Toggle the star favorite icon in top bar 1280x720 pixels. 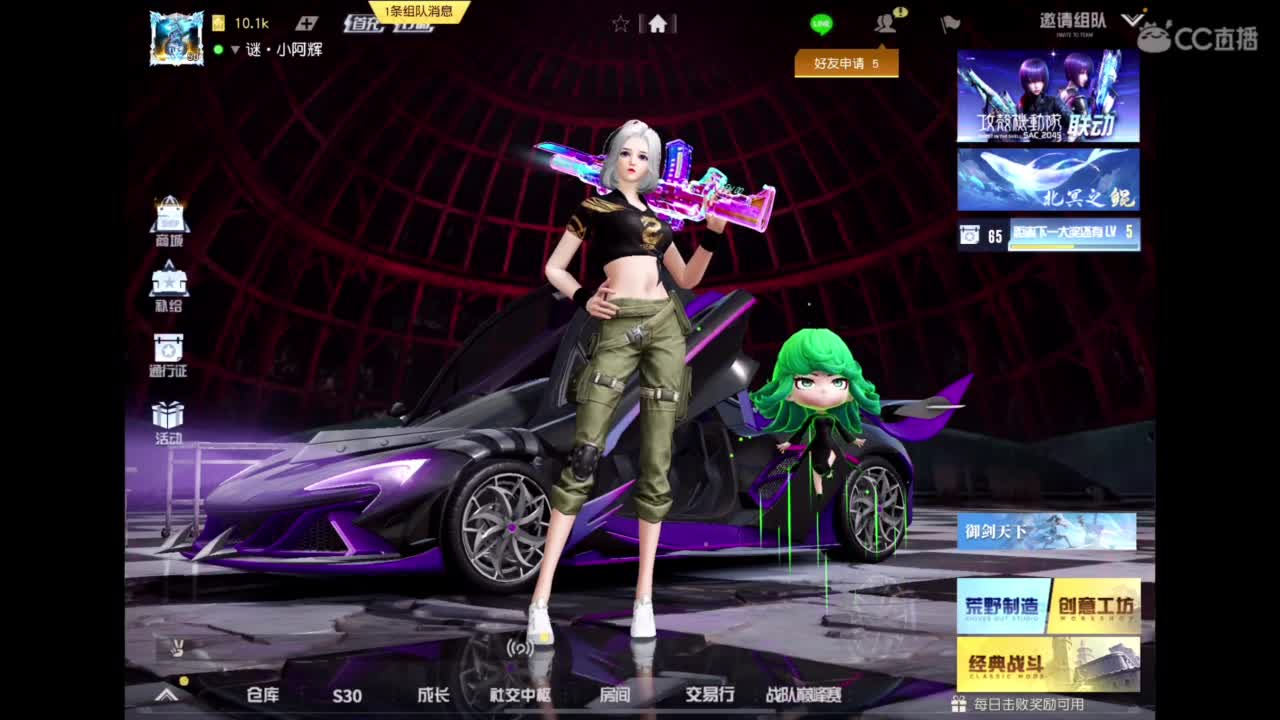(619, 22)
